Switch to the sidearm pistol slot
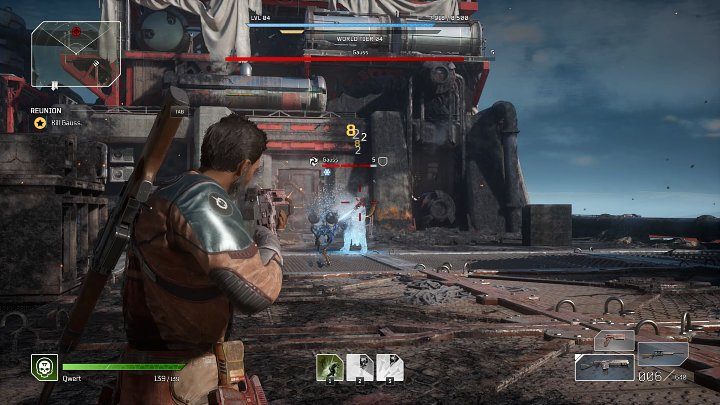Viewport: 720px width, 405px height. [x=615, y=340]
